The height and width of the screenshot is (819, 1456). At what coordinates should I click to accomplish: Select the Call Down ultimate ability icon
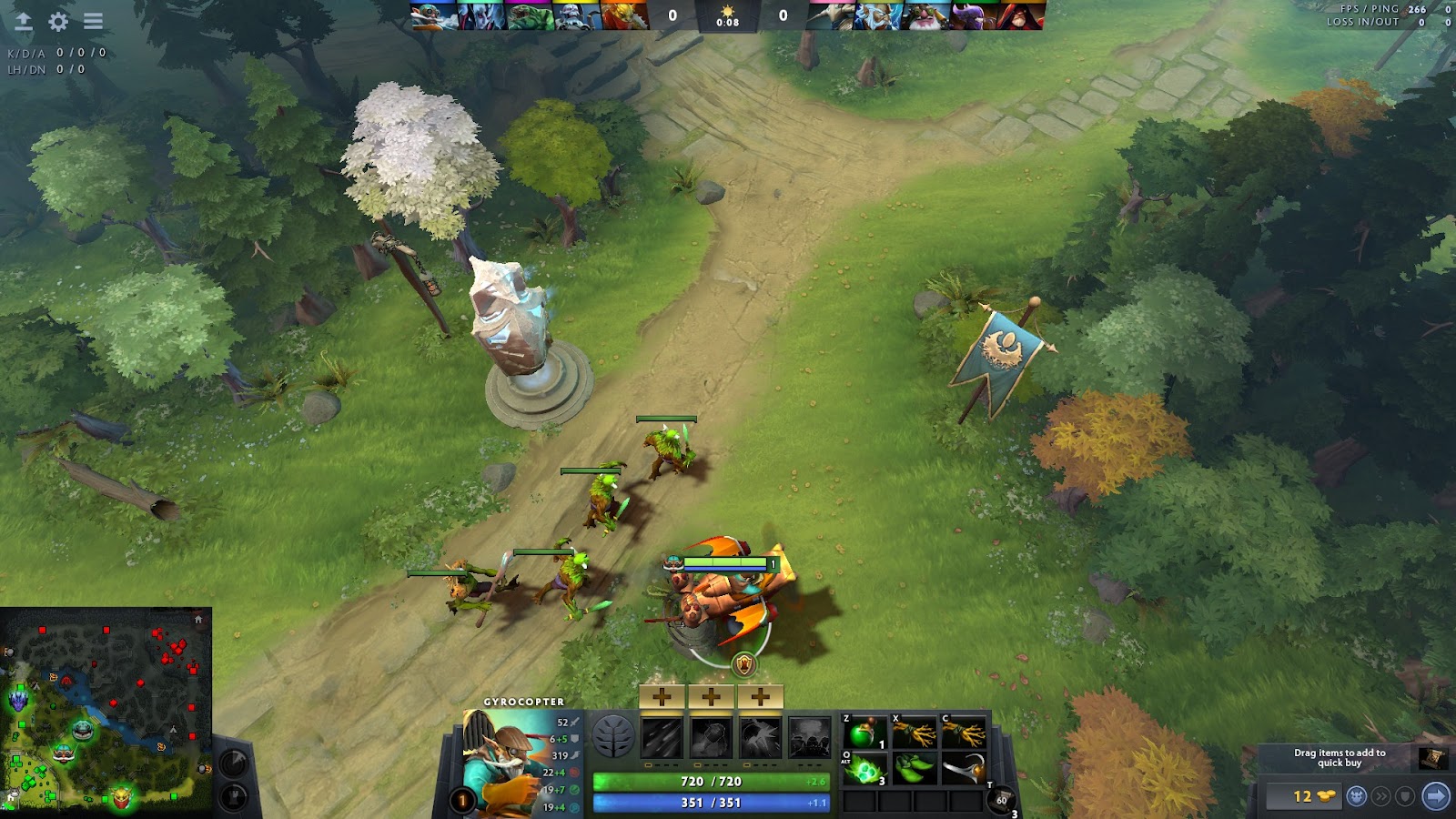[810, 737]
